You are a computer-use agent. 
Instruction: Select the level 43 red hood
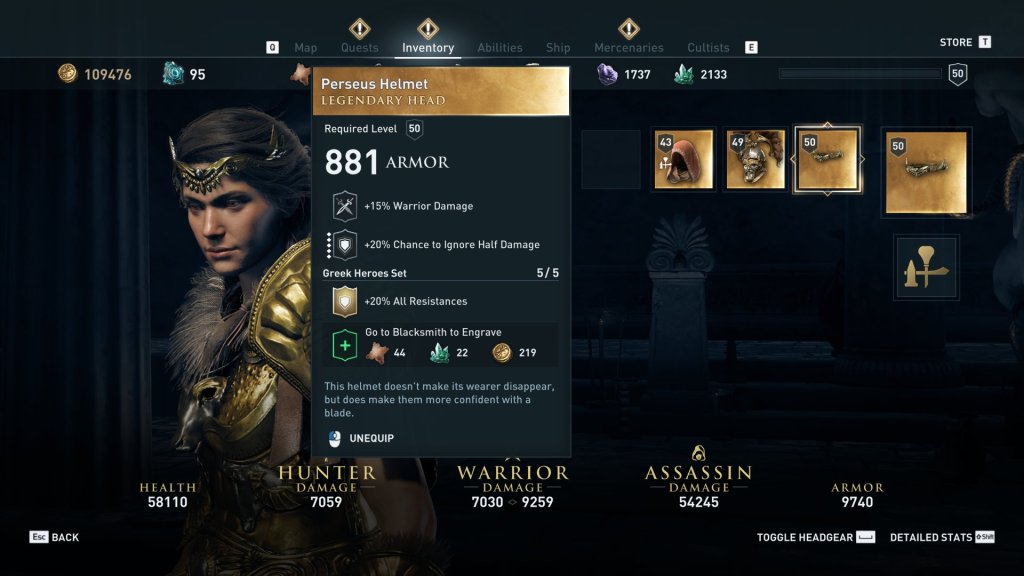(683, 159)
